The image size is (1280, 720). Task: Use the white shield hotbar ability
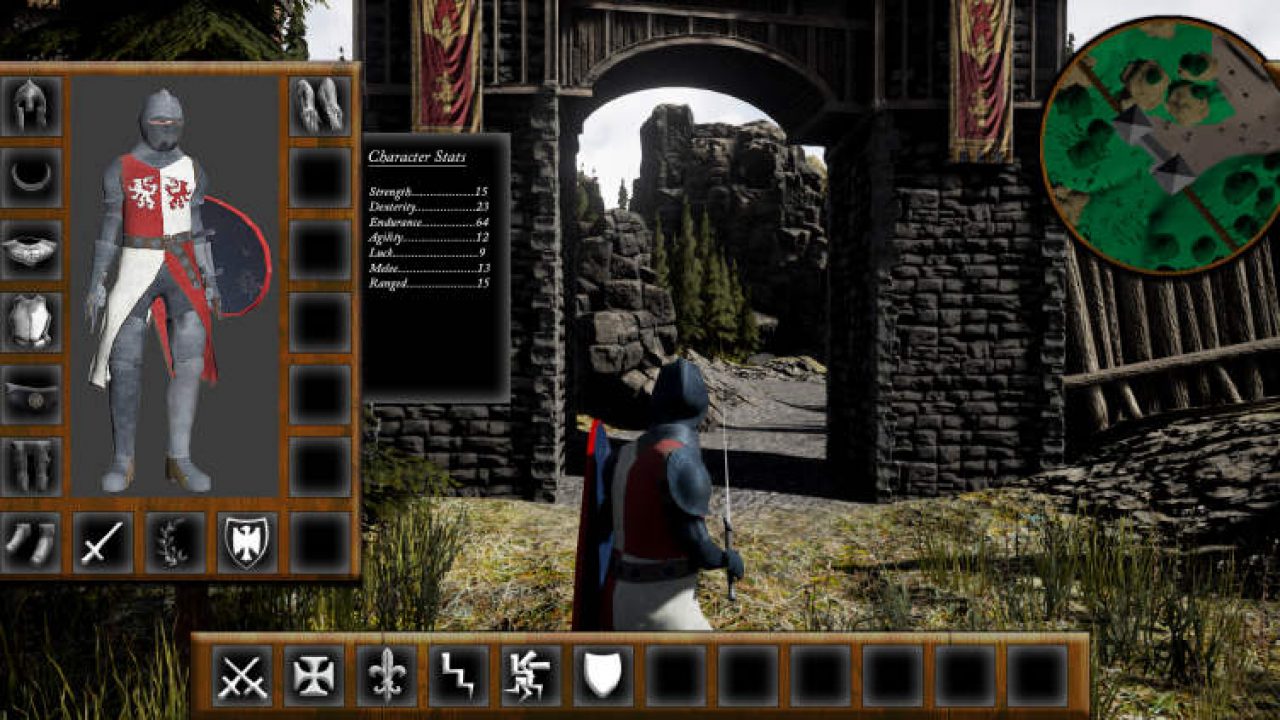[603, 675]
